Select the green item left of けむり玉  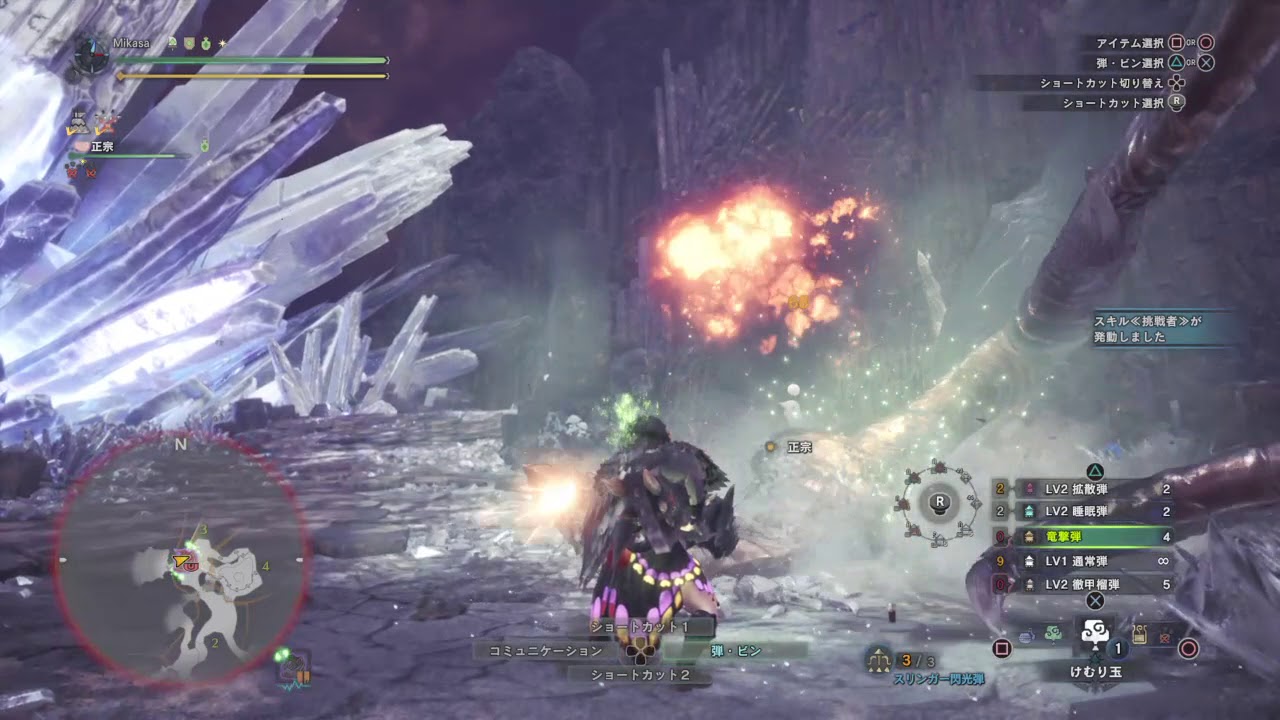1052,633
